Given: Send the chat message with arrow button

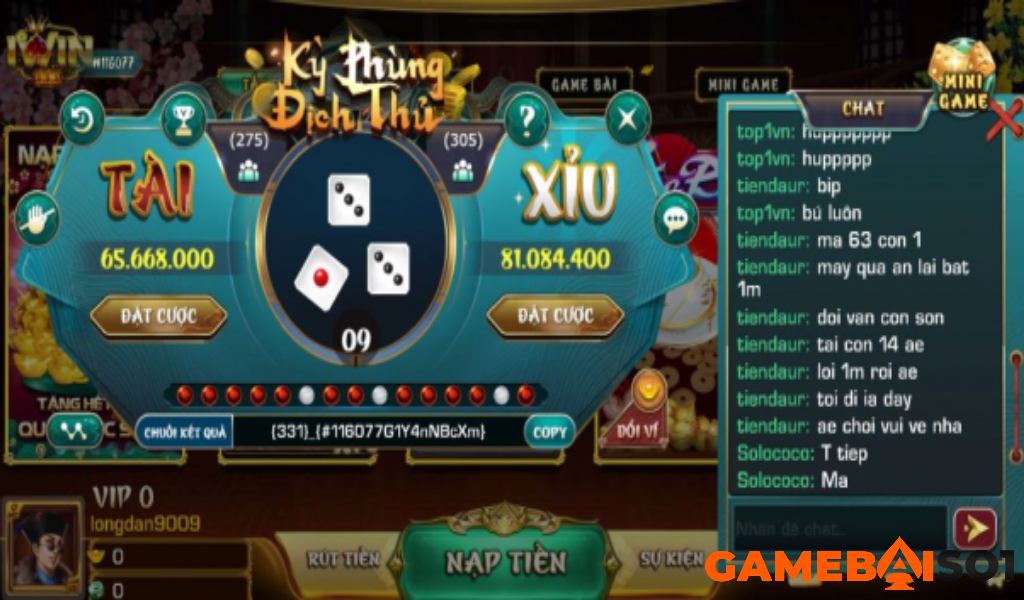Looking at the screenshot, I should pyautogui.click(x=974, y=527).
